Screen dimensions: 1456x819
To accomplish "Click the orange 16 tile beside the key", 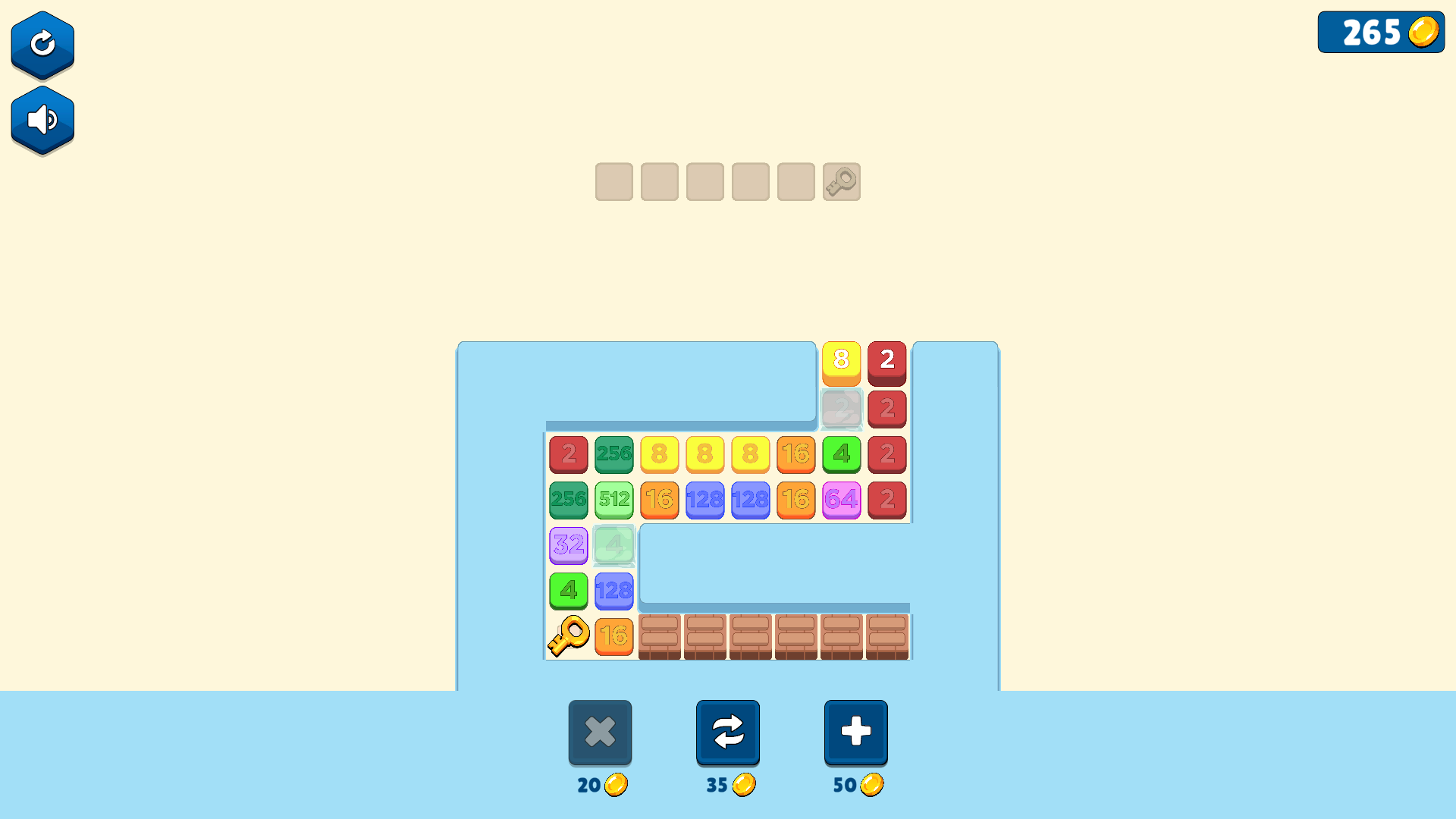I will [x=613, y=636].
